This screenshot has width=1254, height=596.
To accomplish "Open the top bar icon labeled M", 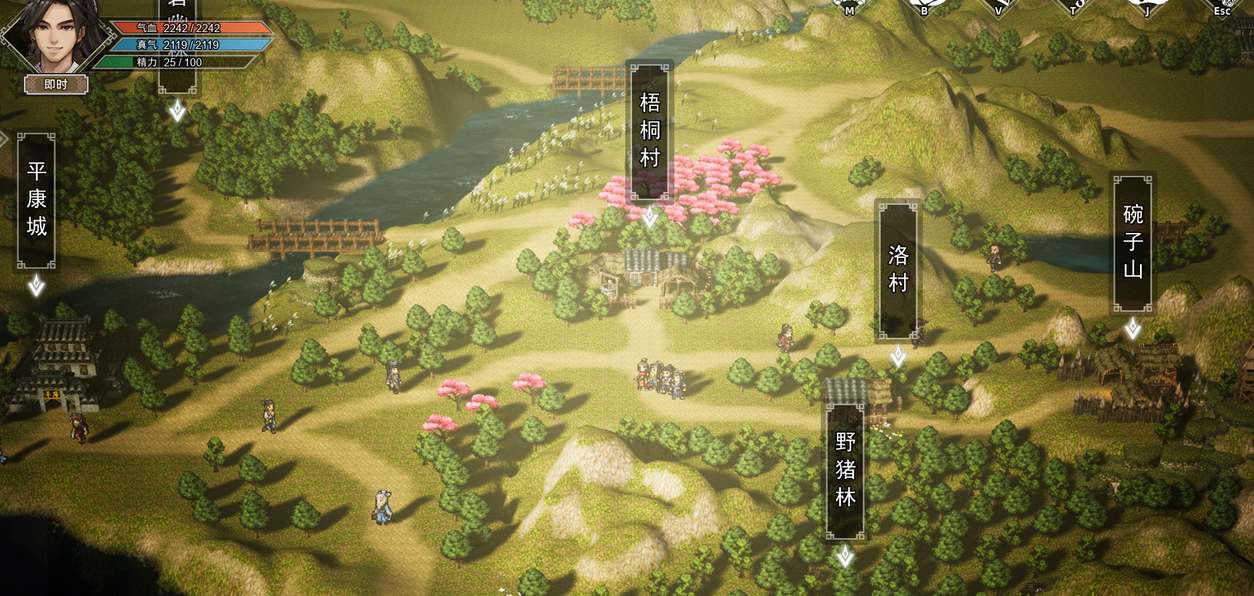I will [849, 6].
